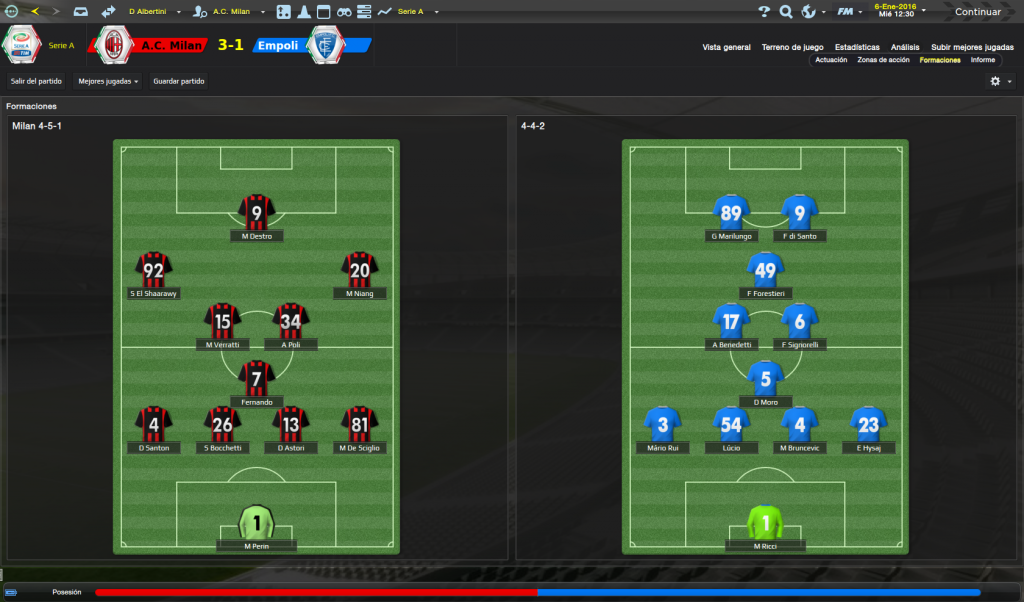Select Milan player M Destro's shirt
The width and height of the screenshot is (1024, 602).
pyautogui.click(x=257, y=213)
